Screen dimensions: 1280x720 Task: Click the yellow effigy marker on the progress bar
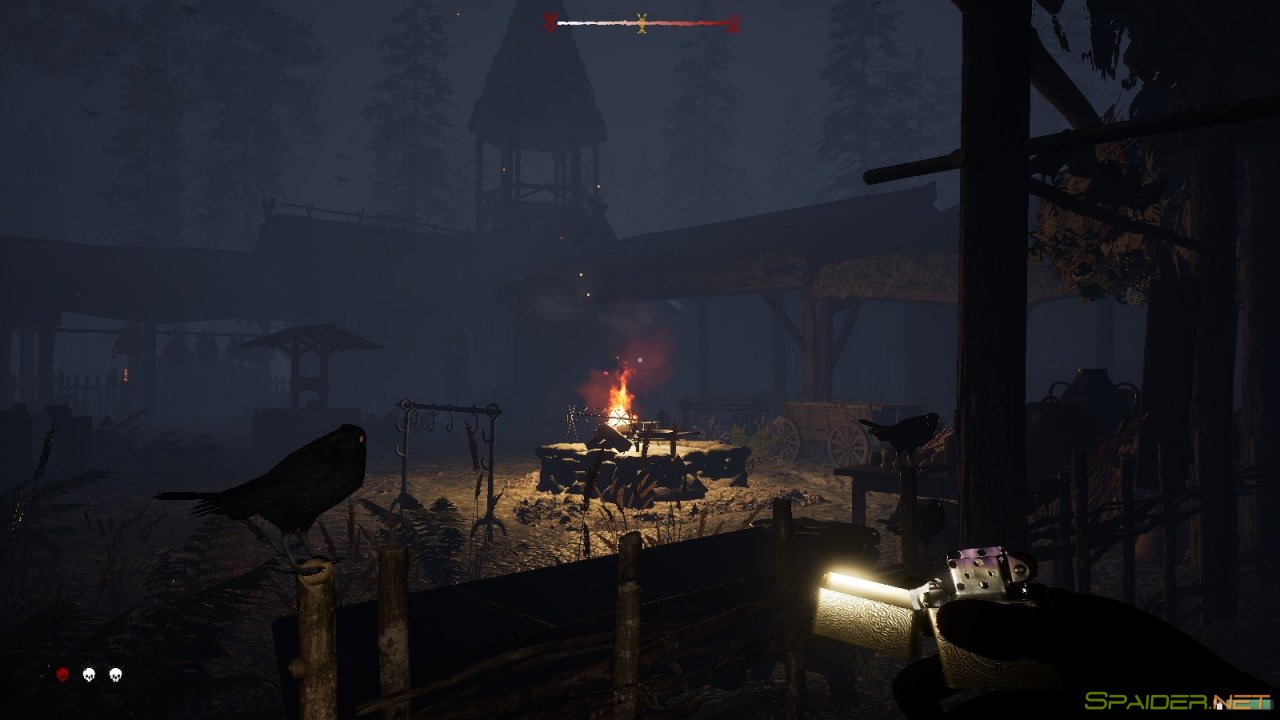(641, 20)
